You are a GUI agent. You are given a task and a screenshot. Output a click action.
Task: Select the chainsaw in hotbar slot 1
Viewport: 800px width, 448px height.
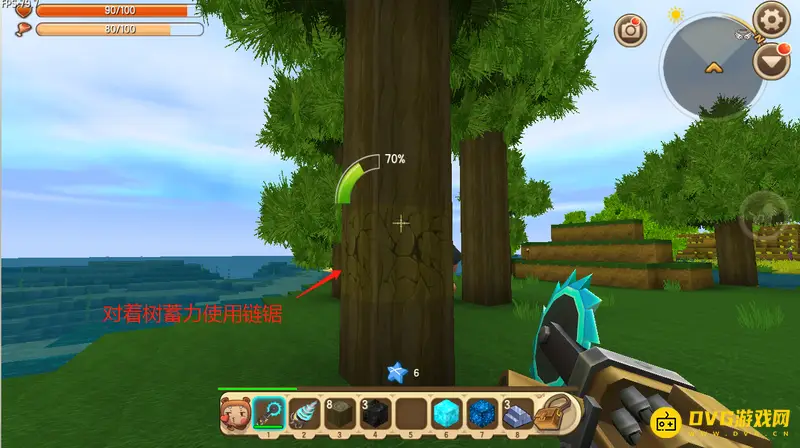coord(268,413)
